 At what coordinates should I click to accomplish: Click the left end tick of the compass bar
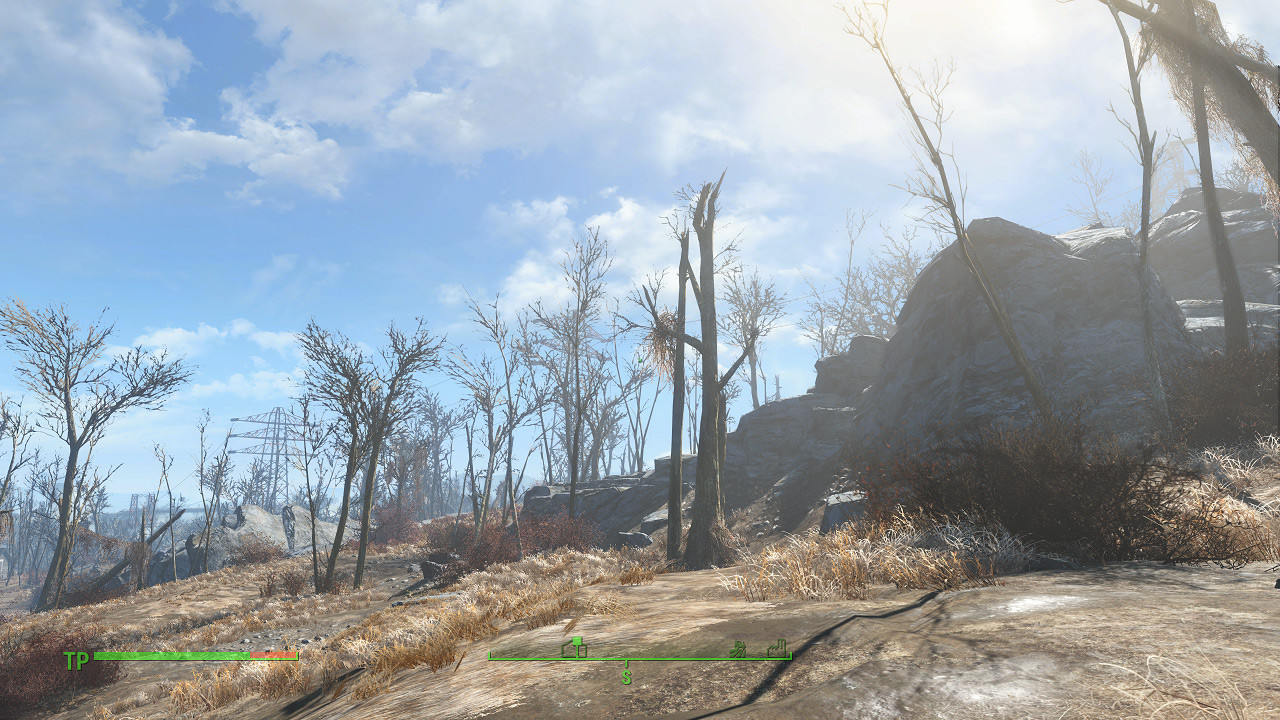pos(489,656)
